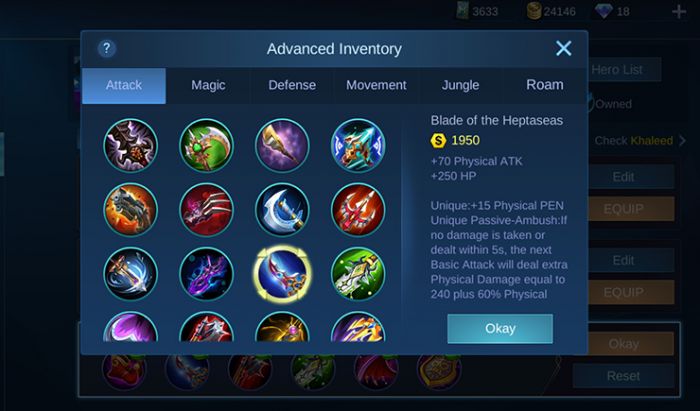
Task: Close the Advanced Inventory window
Action: point(564,48)
